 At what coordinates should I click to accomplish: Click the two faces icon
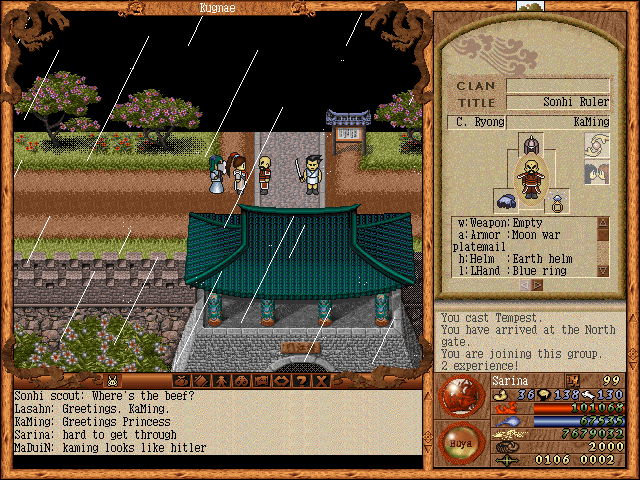(597, 174)
